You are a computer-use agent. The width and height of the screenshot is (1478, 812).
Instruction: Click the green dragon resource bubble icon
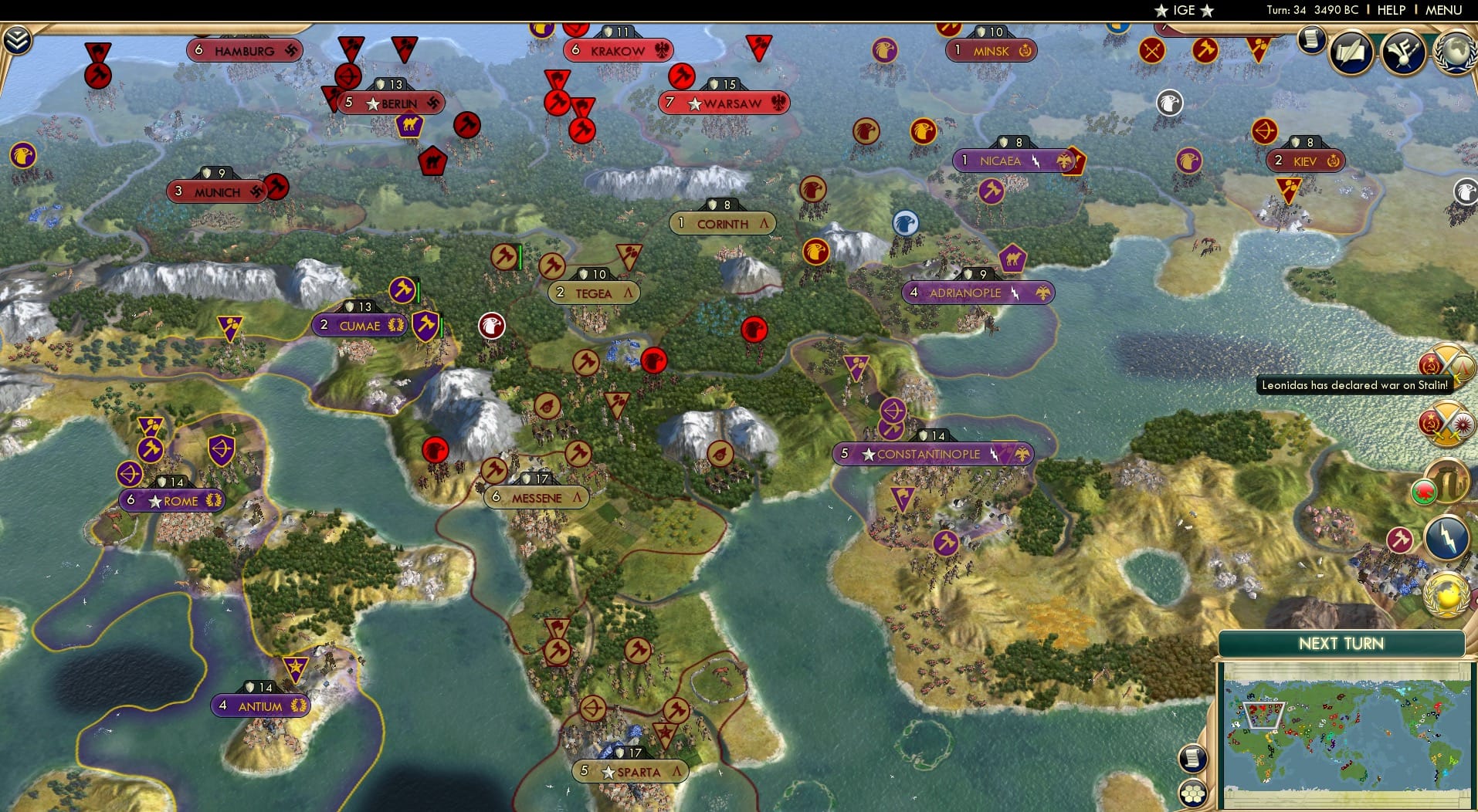coord(1423,491)
